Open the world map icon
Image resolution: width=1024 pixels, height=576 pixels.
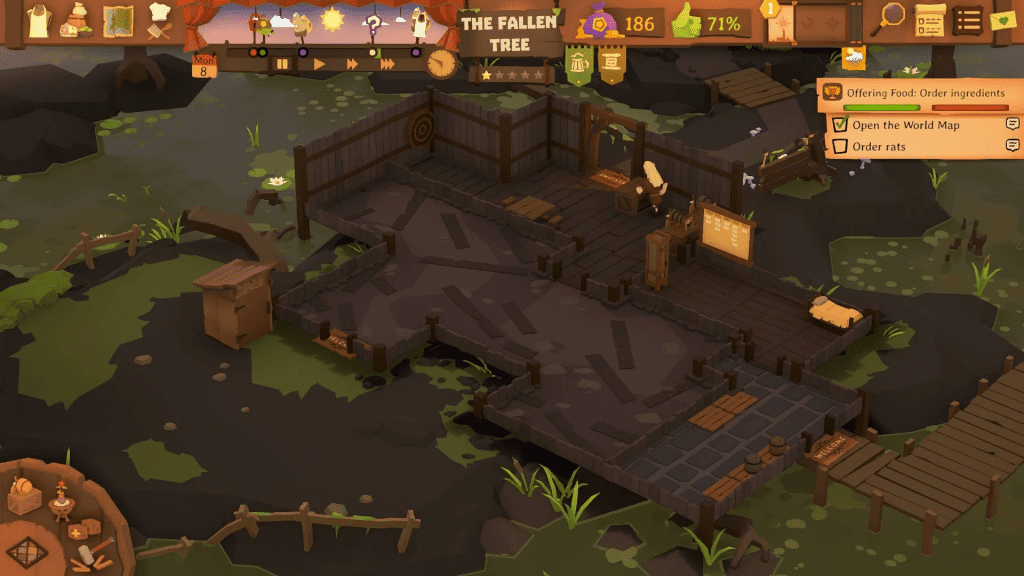coord(118,20)
